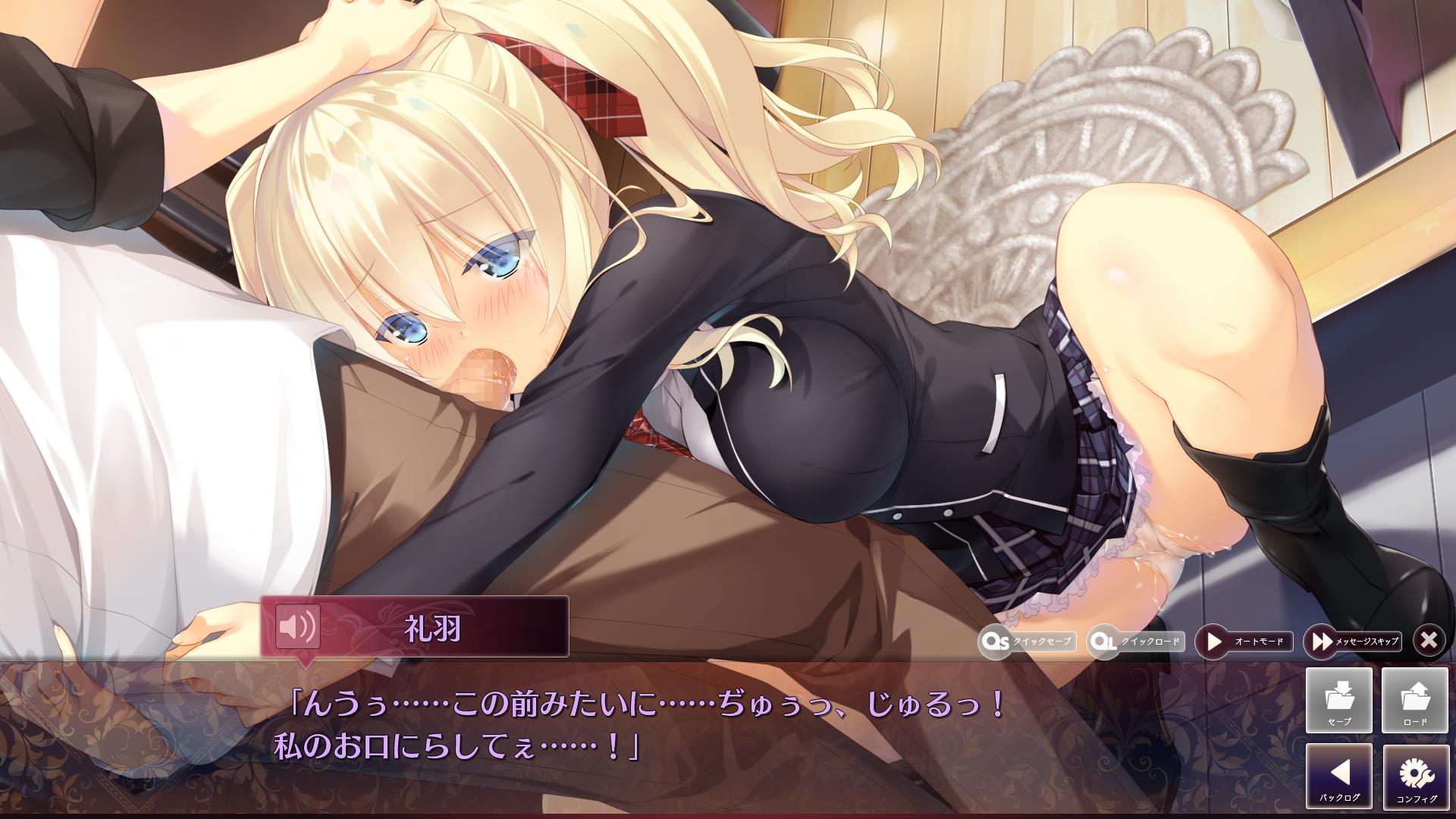Enable Message Skip
Viewport: 1456px width, 819px height.
(x=1352, y=642)
